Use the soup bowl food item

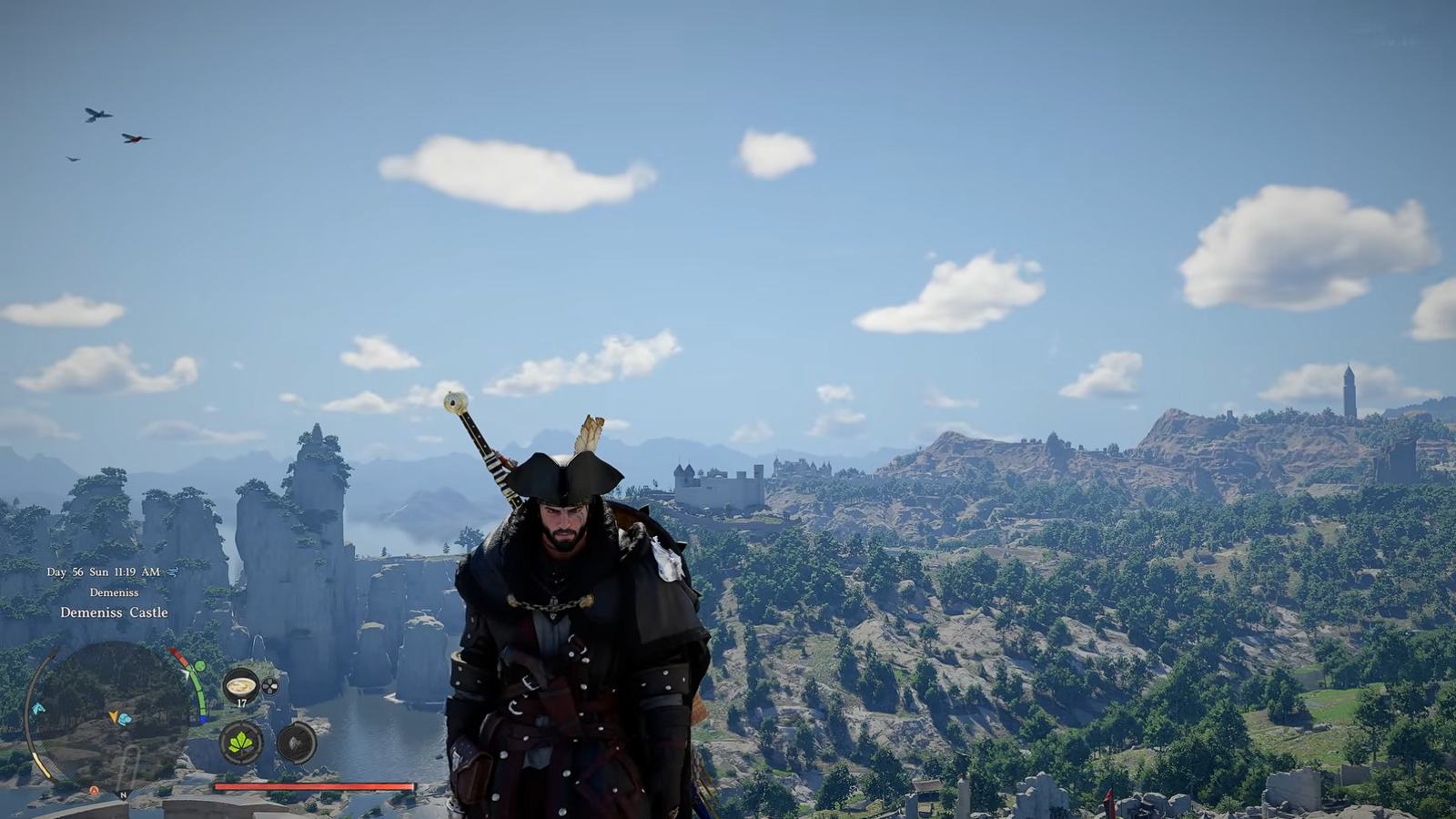coord(241,684)
